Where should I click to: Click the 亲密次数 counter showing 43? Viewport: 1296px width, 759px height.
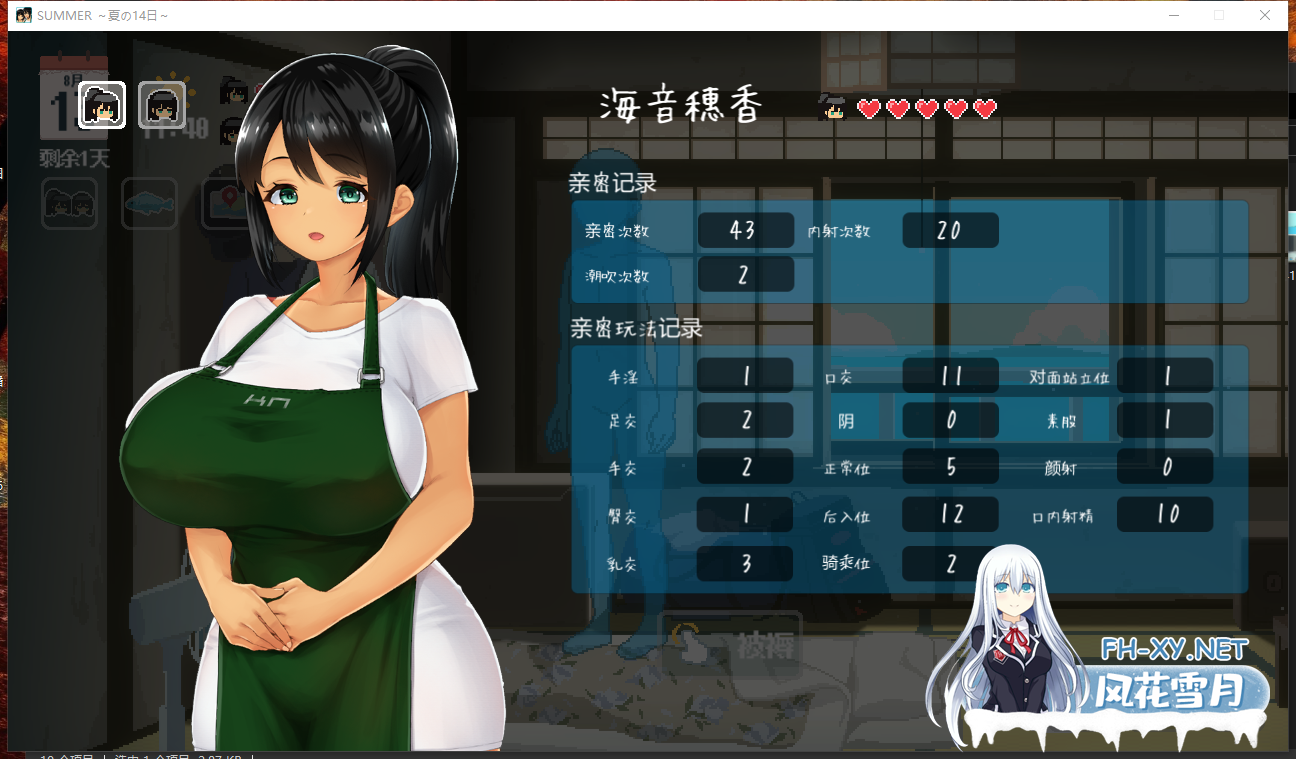[x=745, y=230]
